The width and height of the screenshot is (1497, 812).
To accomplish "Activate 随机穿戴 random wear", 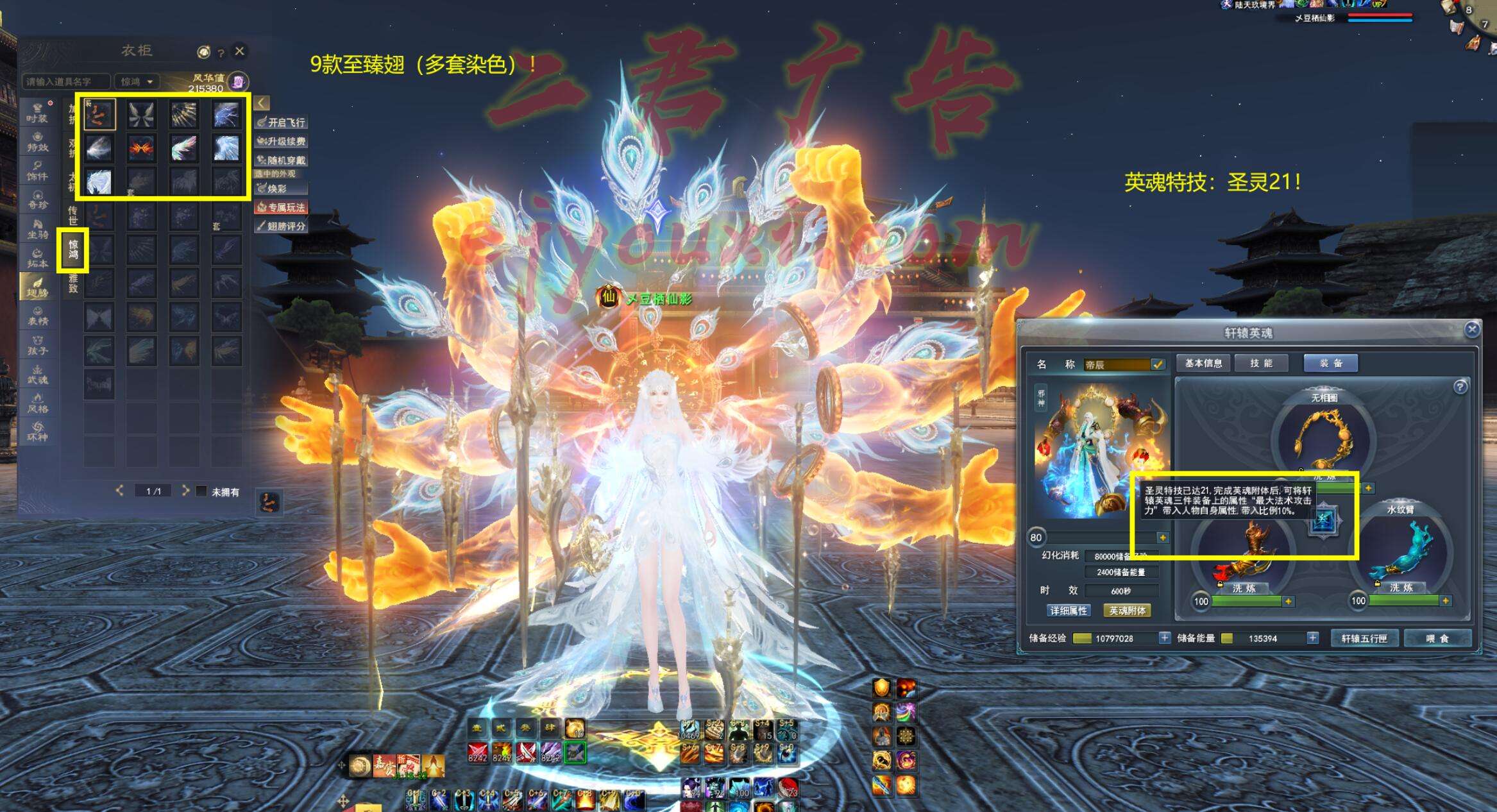I will tap(281, 160).
